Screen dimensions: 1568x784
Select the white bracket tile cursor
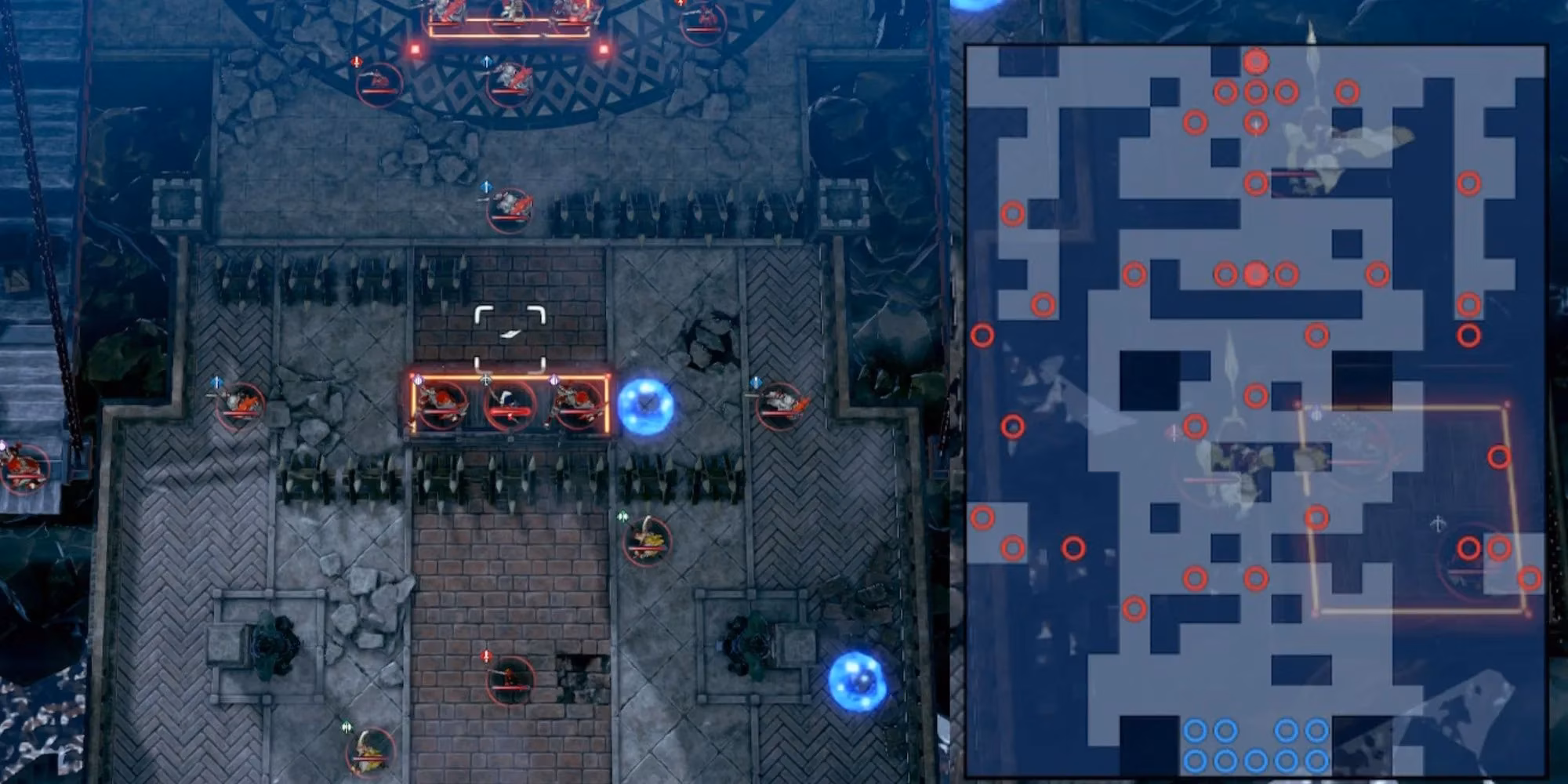tap(510, 339)
